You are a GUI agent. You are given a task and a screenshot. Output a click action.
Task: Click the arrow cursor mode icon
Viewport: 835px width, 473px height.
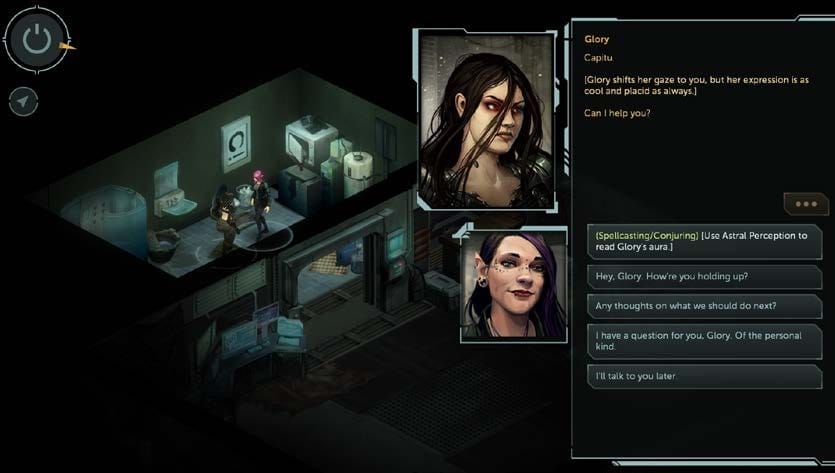click(23, 101)
